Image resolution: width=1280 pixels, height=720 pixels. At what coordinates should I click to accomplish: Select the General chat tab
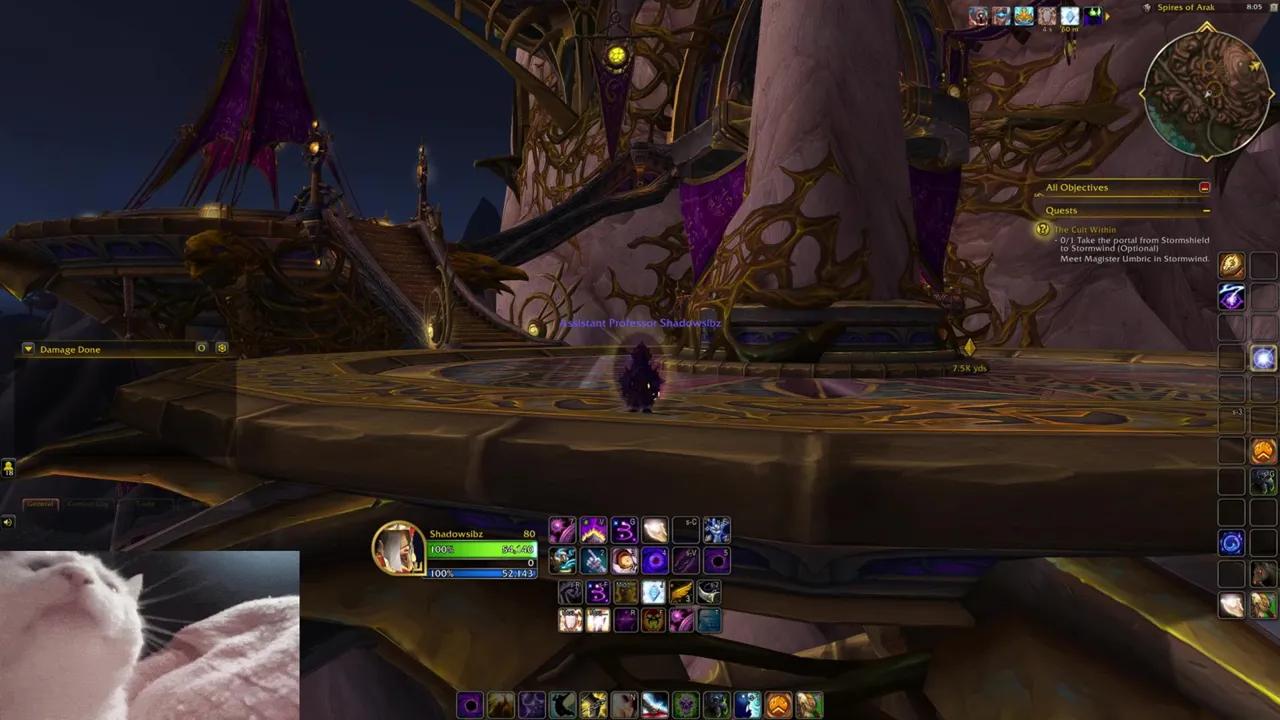click(x=42, y=504)
